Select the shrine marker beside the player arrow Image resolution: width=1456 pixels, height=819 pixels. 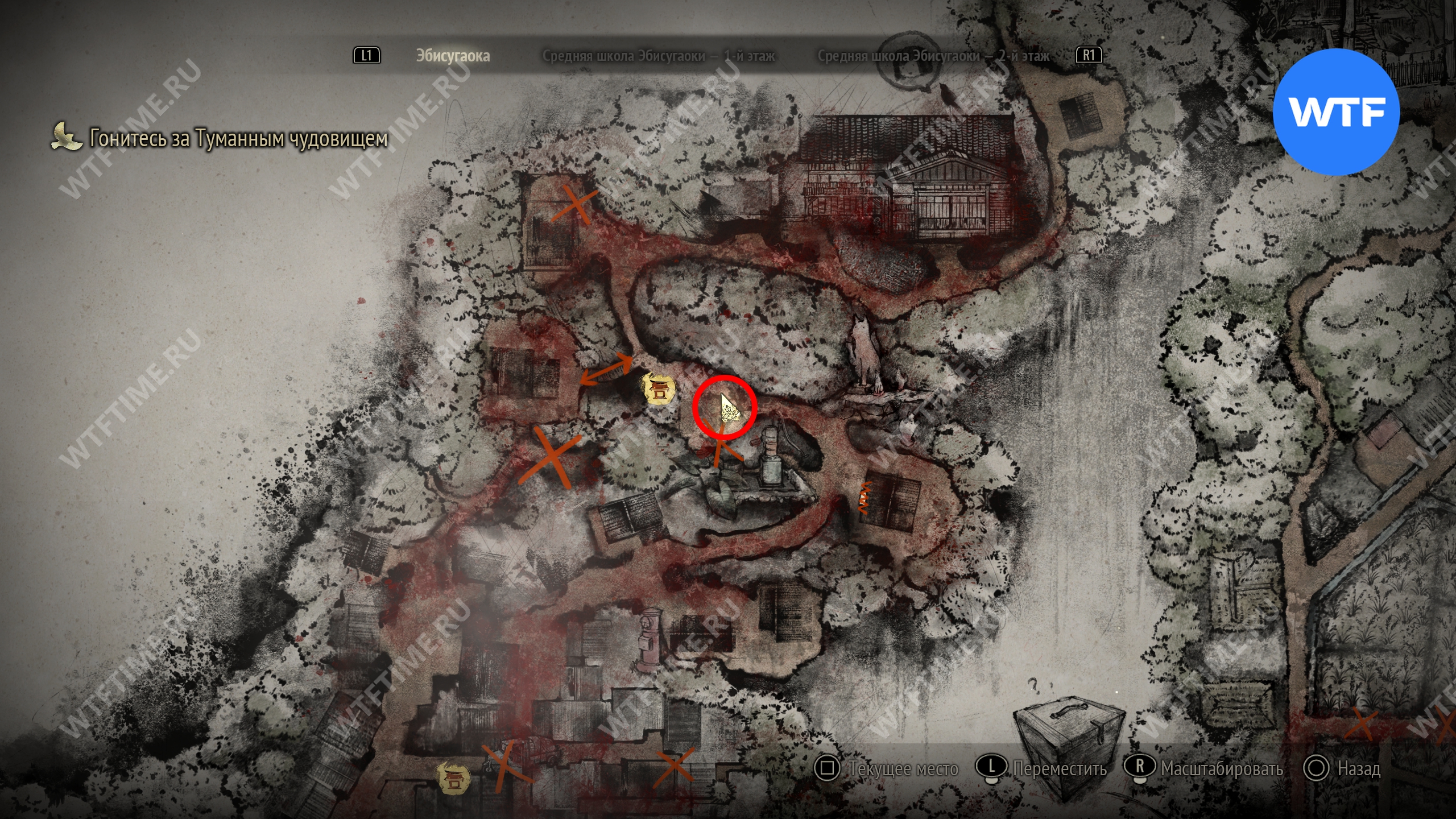(659, 390)
